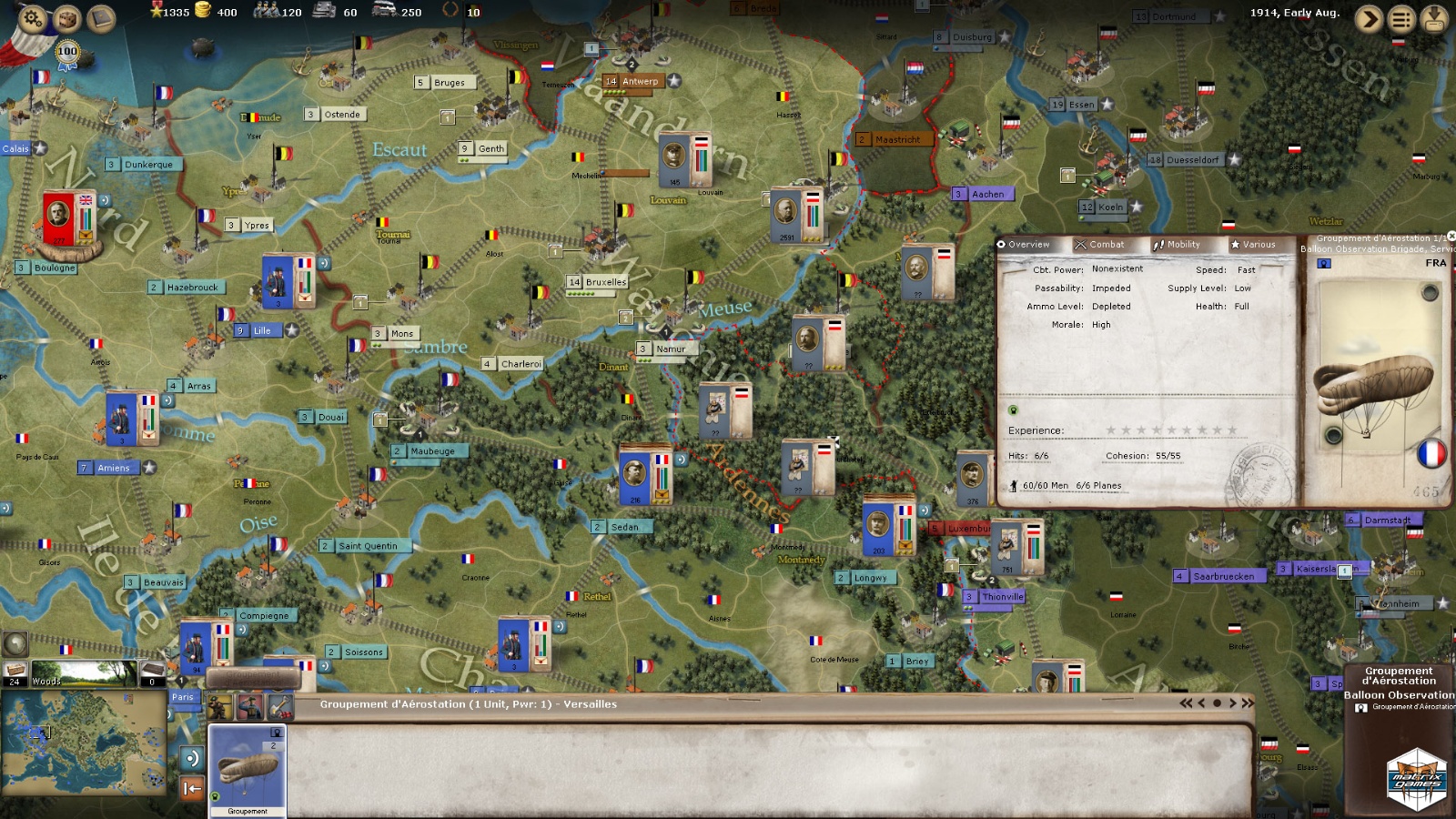1456x819 pixels.
Task: Click the shovel and dynamite icon
Action: [279, 706]
